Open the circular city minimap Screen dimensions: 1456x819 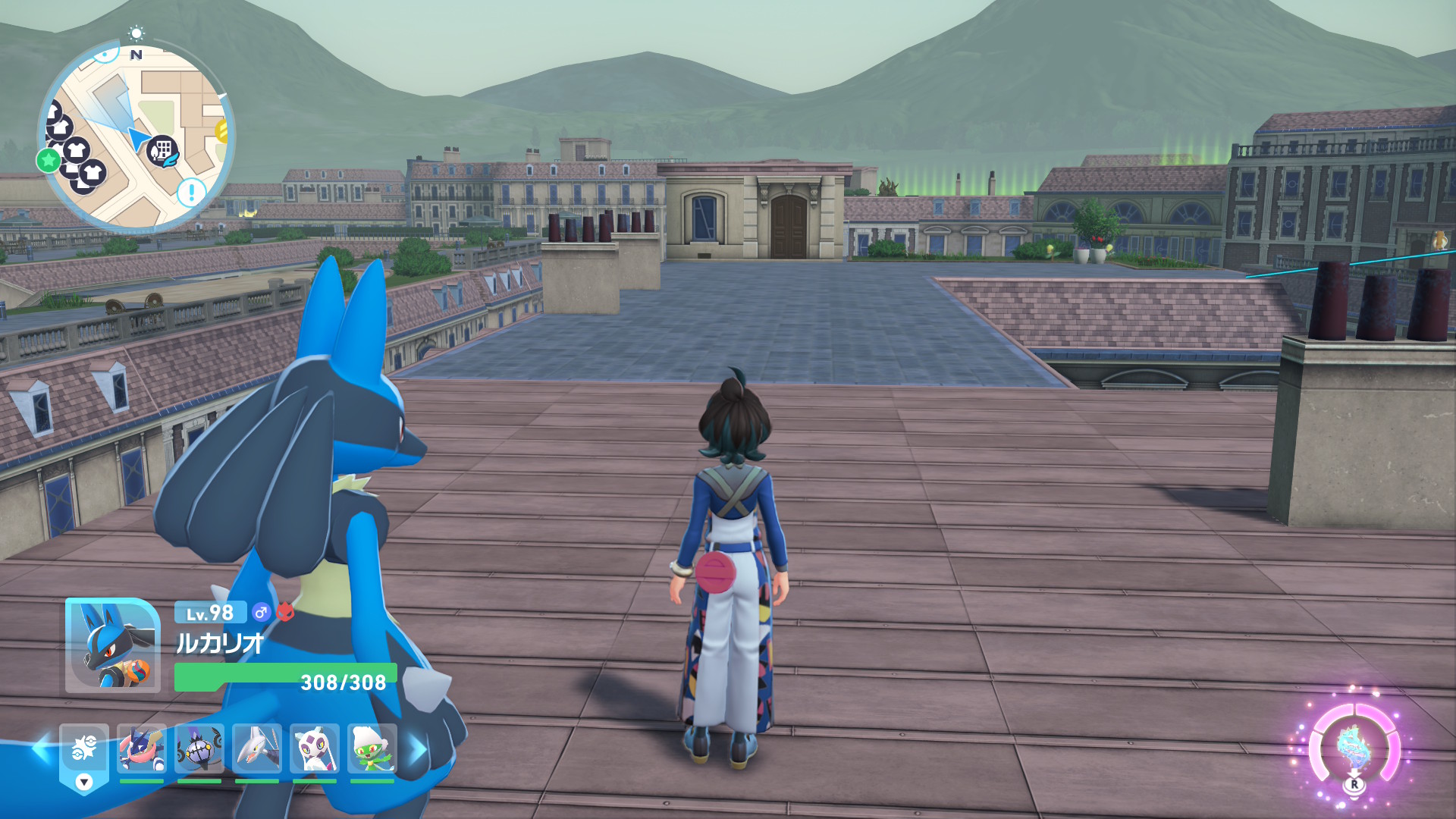pyautogui.click(x=136, y=136)
